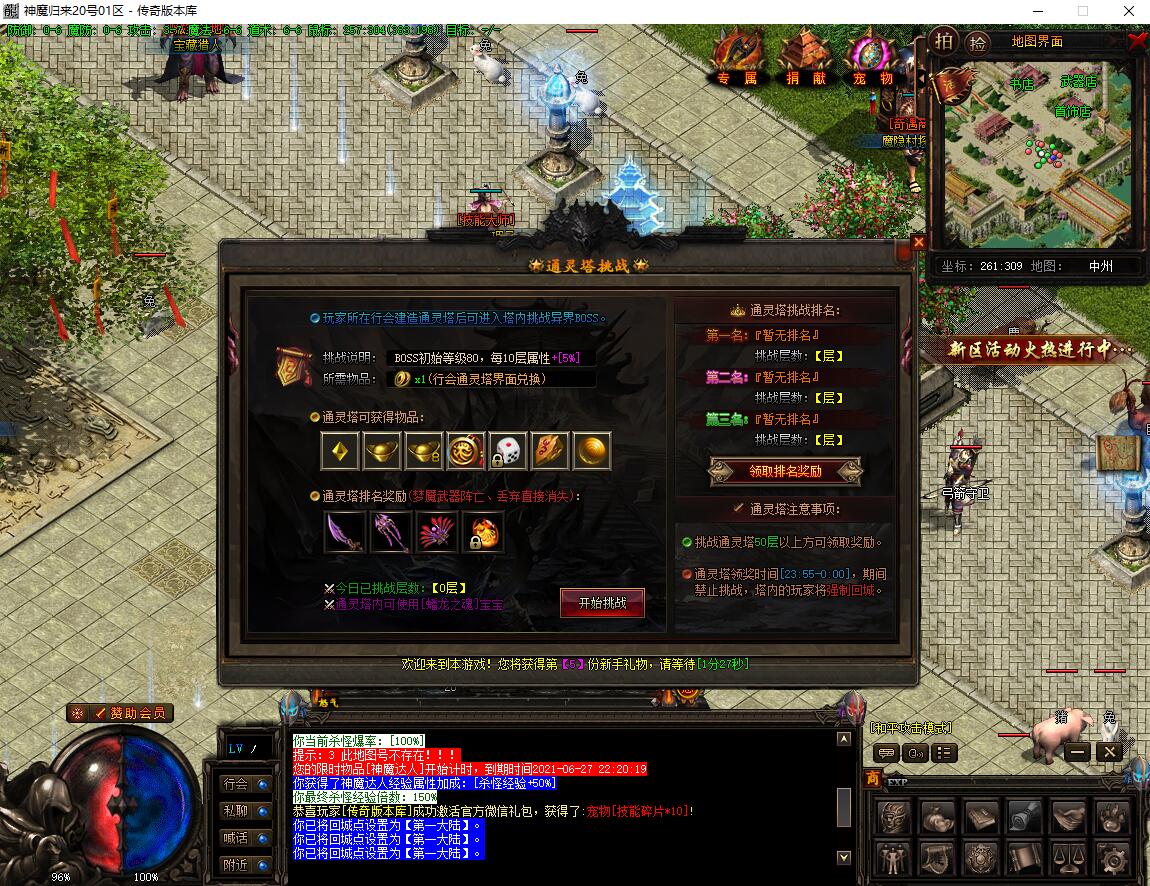This screenshot has width=1150, height=886.
Task: Open the 商 shop button
Action: pos(873,780)
